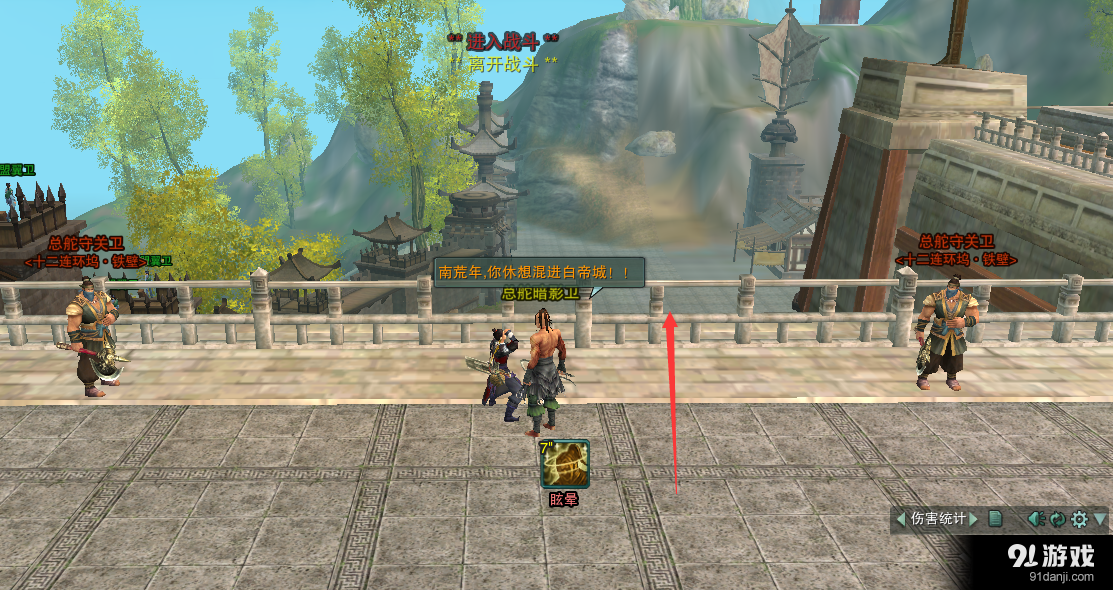The image size is (1113, 590).
Task: Select the 眩晕 stun skill icon
Action: pos(564,465)
